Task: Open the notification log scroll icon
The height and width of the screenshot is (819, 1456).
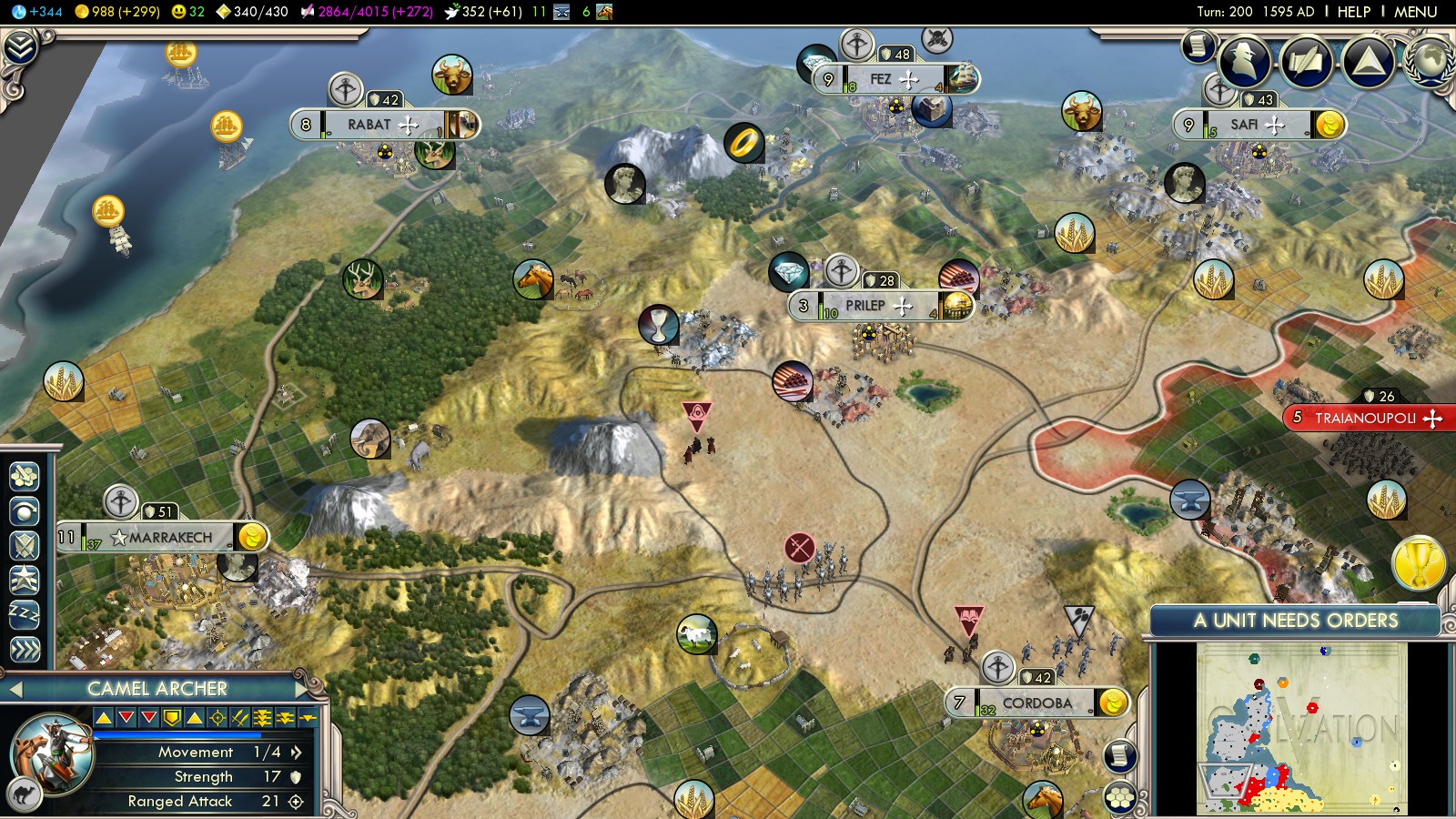Action: click(1198, 45)
